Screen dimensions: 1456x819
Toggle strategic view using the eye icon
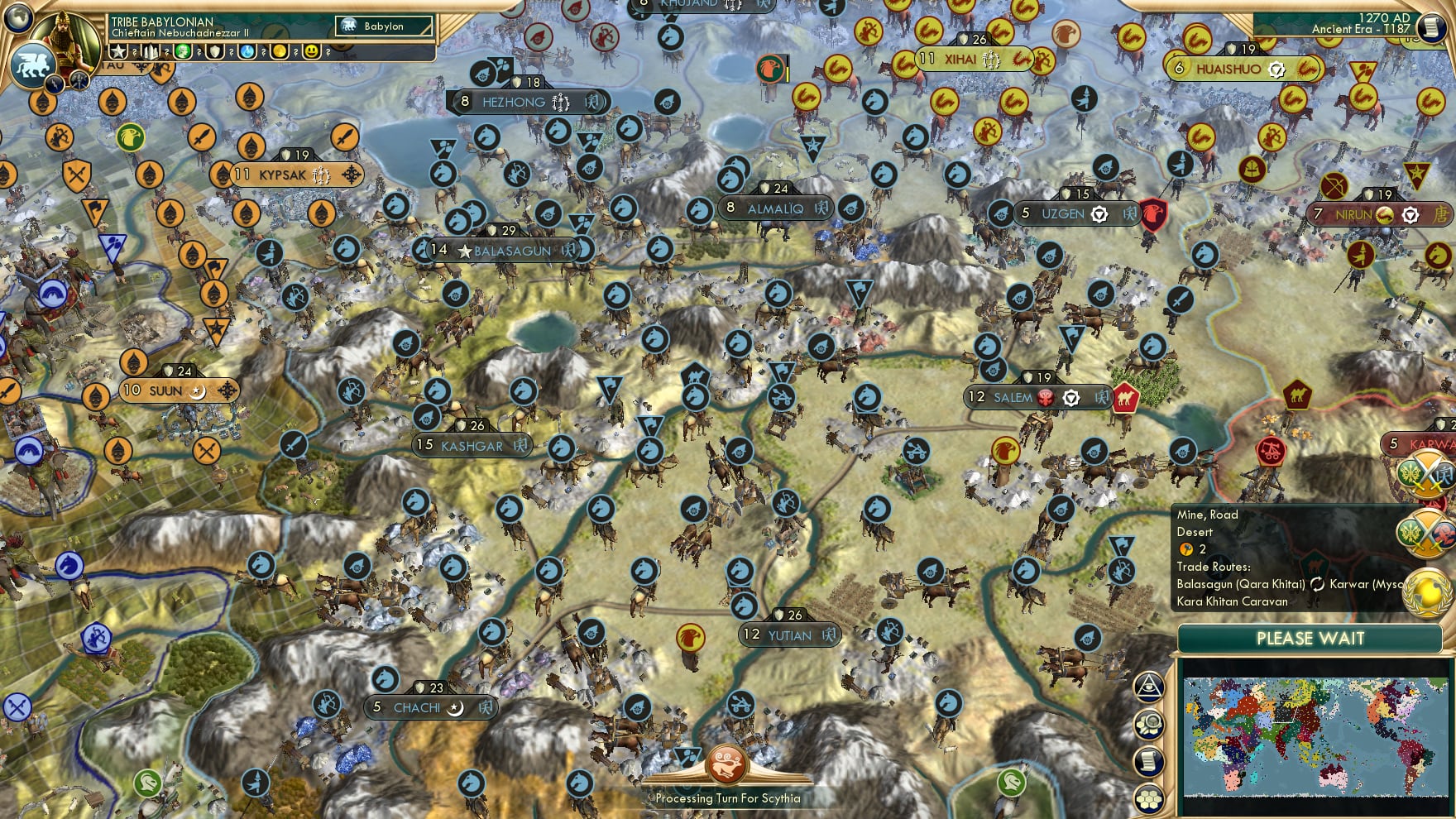[x=1149, y=687]
